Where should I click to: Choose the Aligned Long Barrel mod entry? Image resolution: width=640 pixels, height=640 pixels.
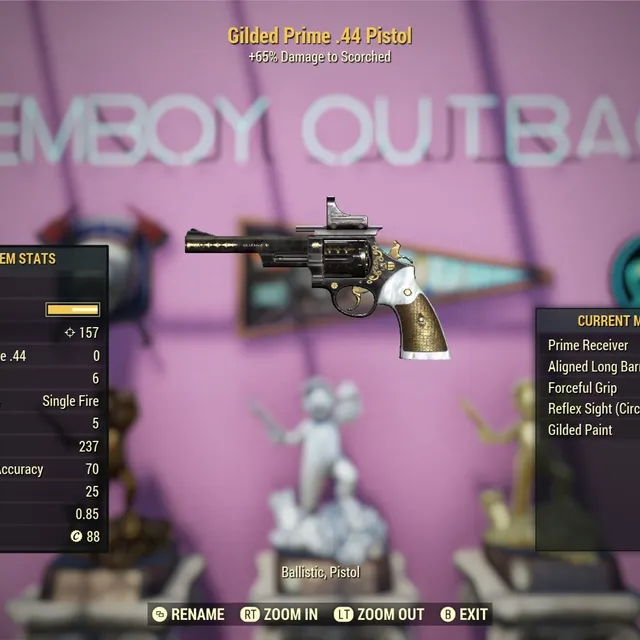(x=593, y=366)
